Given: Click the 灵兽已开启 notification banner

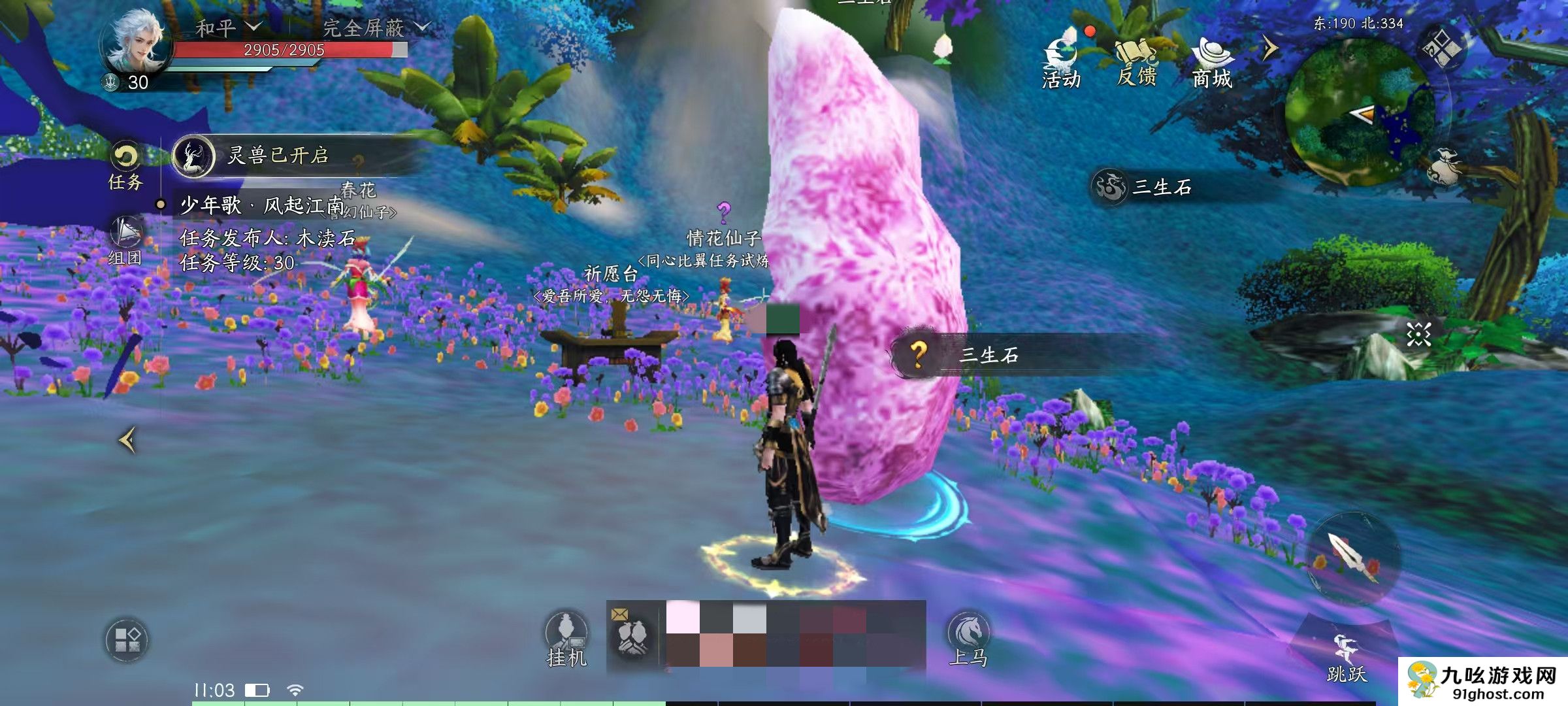Looking at the screenshot, I should tap(278, 156).
